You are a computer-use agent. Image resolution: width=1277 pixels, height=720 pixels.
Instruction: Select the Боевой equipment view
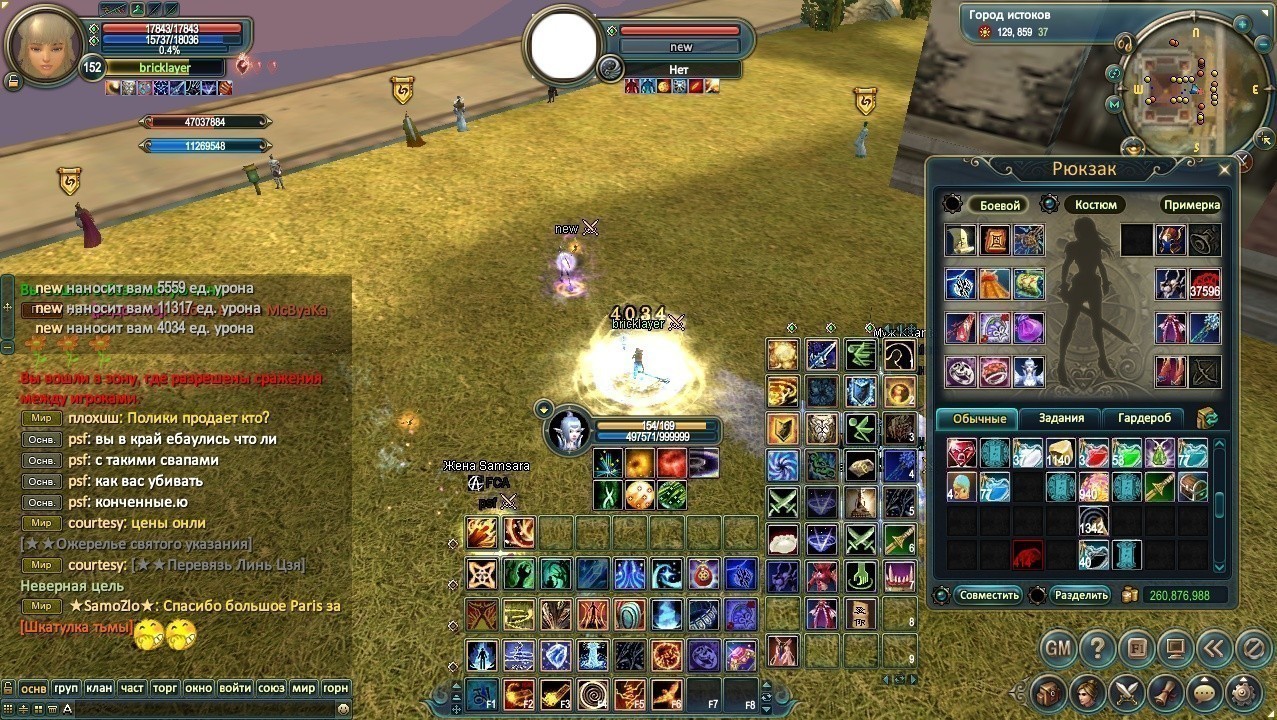(999, 205)
